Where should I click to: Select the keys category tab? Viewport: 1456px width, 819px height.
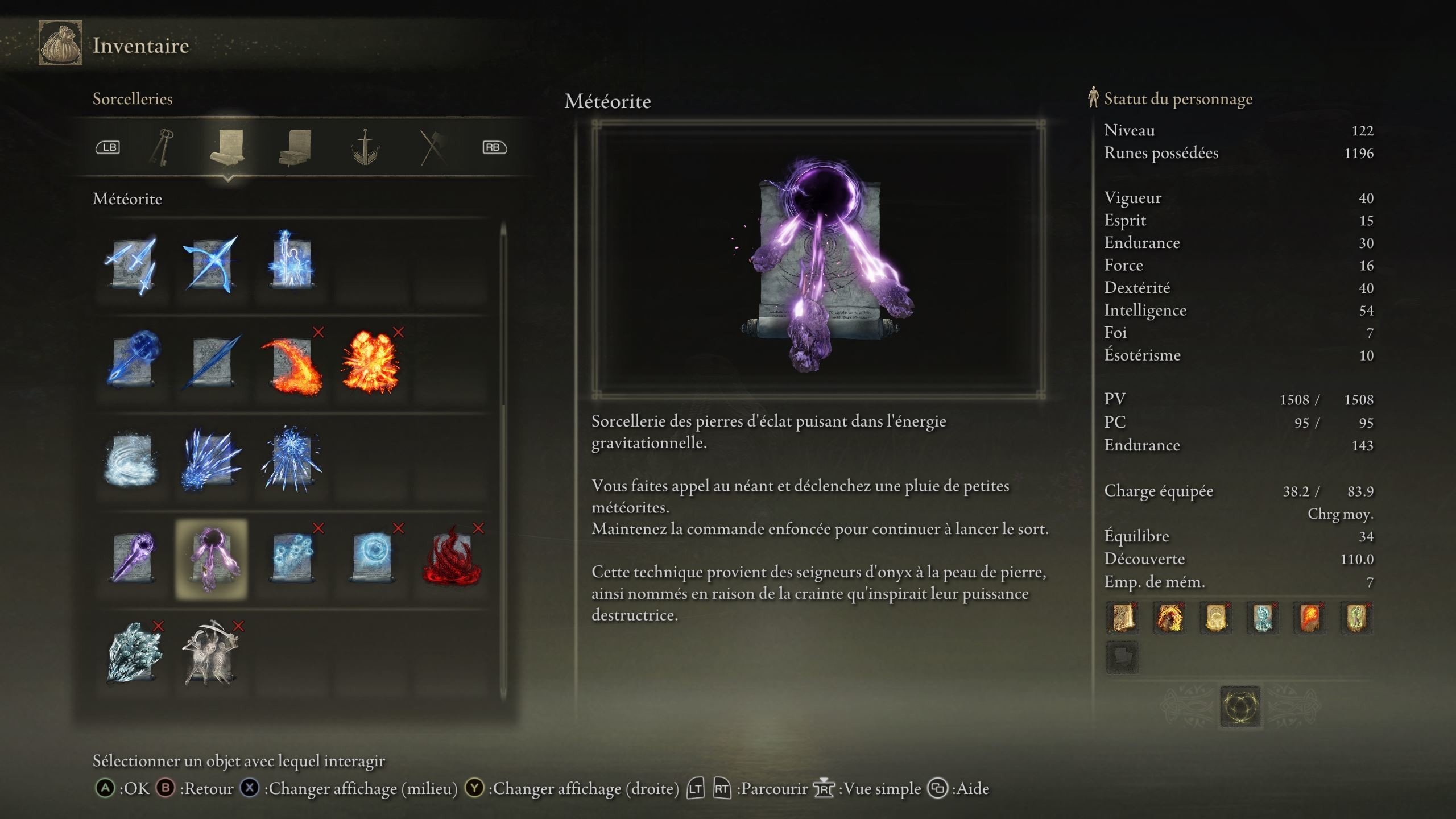(x=162, y=148)
